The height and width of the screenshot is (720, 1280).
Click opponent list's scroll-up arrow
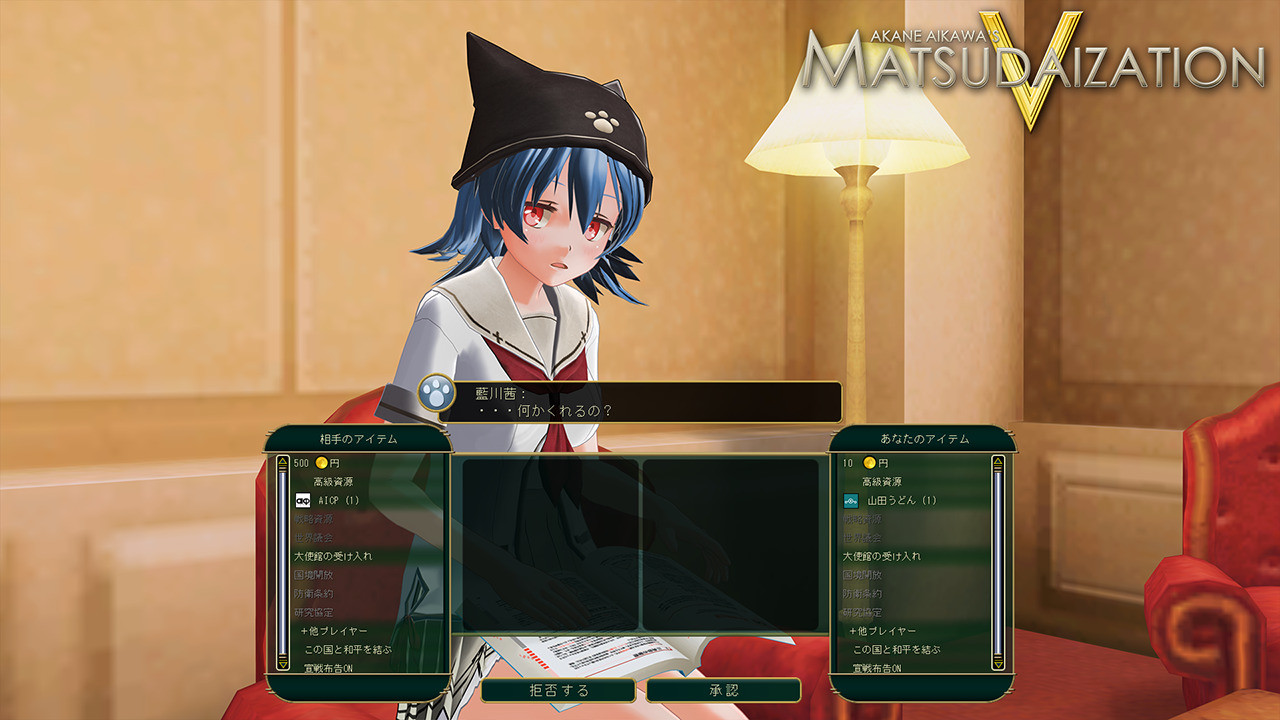click(284, 463)
